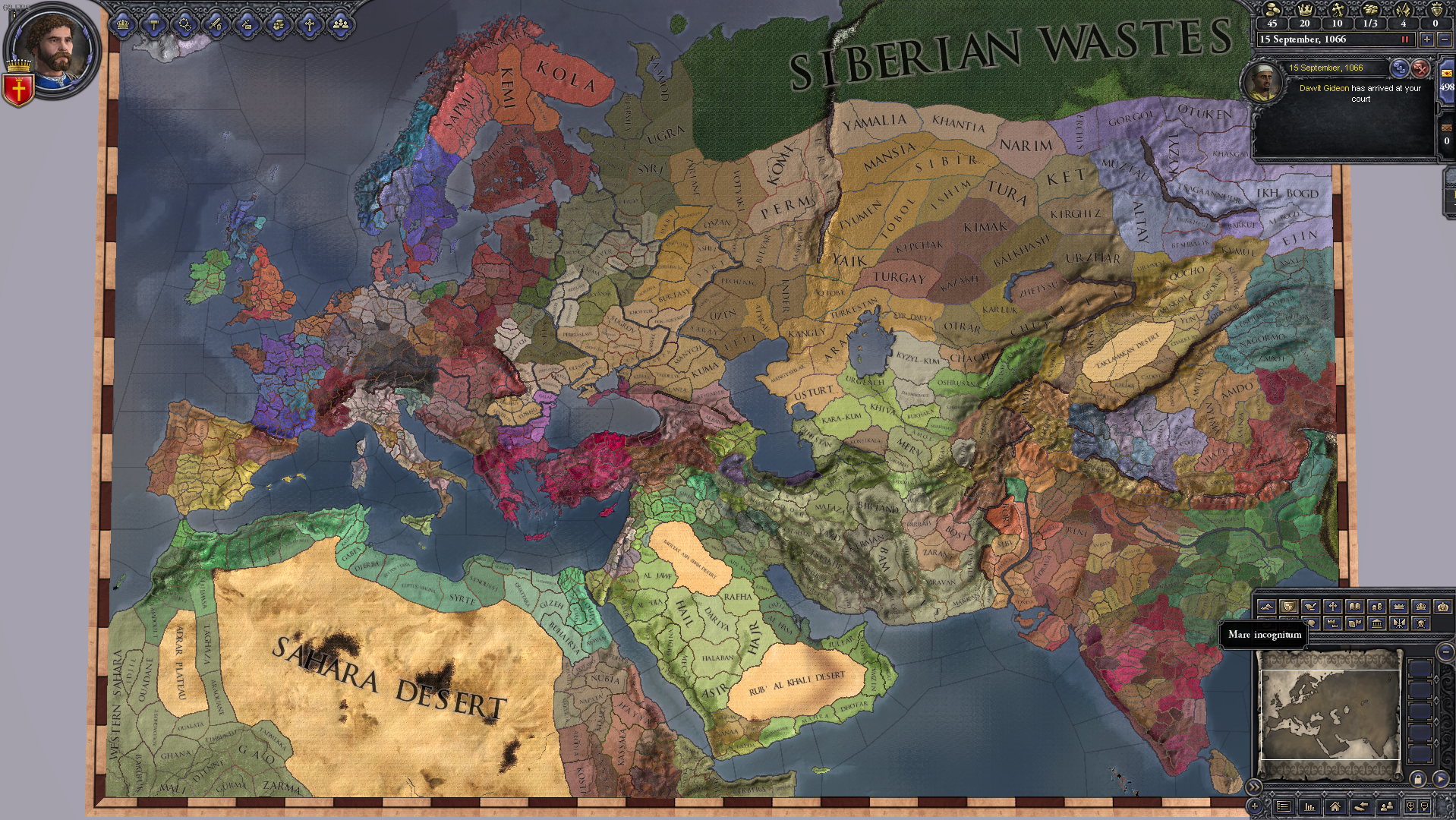Toggle the political mapmode button

pos(1288,607)
